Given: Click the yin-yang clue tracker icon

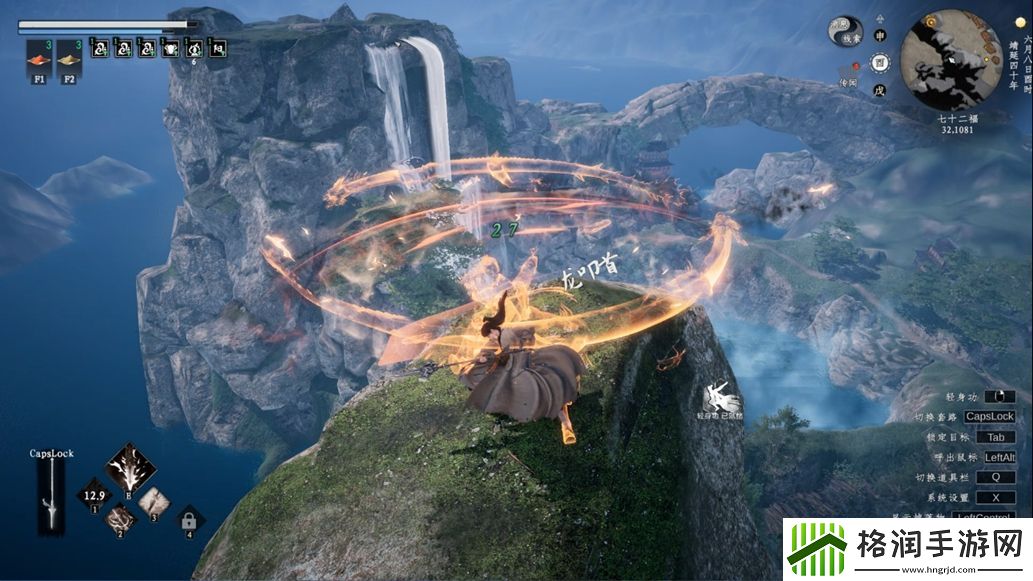Looking at the screenshot, I should click(845, 31).
